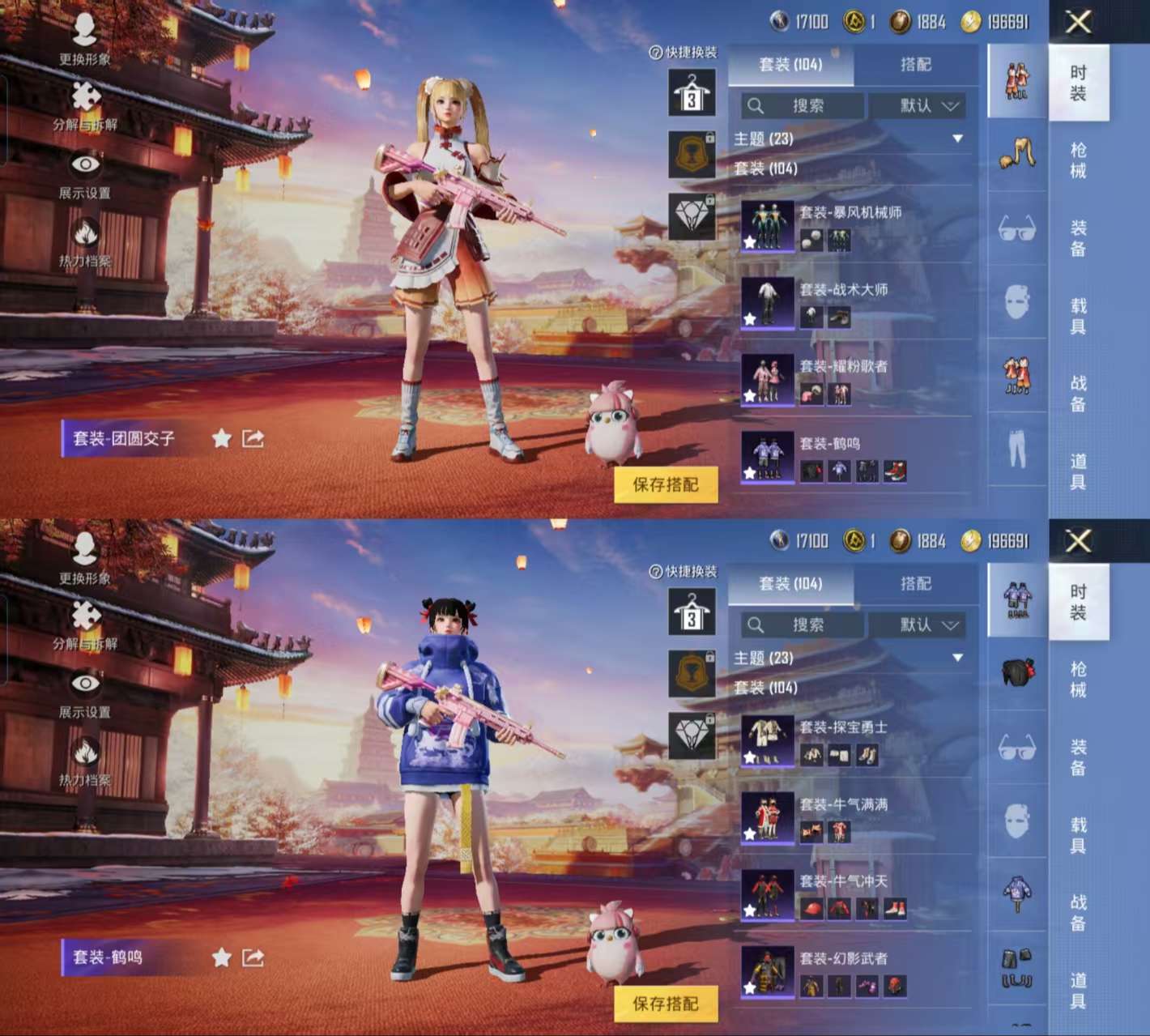Click the hanger quick-swap slot icon
The height and width of the screenshot is (1036, 1150).
[691, 92]
